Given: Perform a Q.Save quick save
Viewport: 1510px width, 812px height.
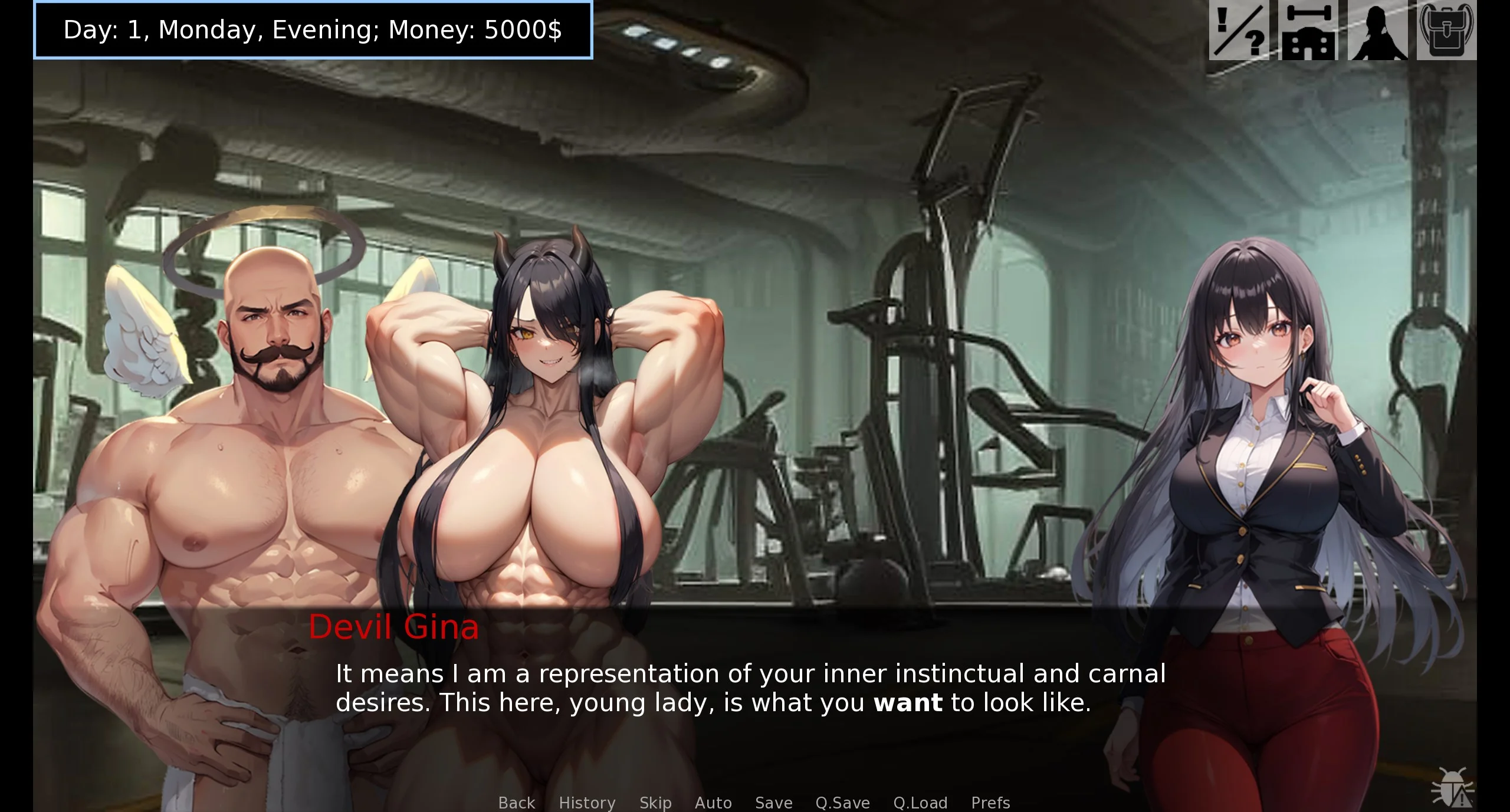Looking at the screenshot, I should (x=842, y=803).
